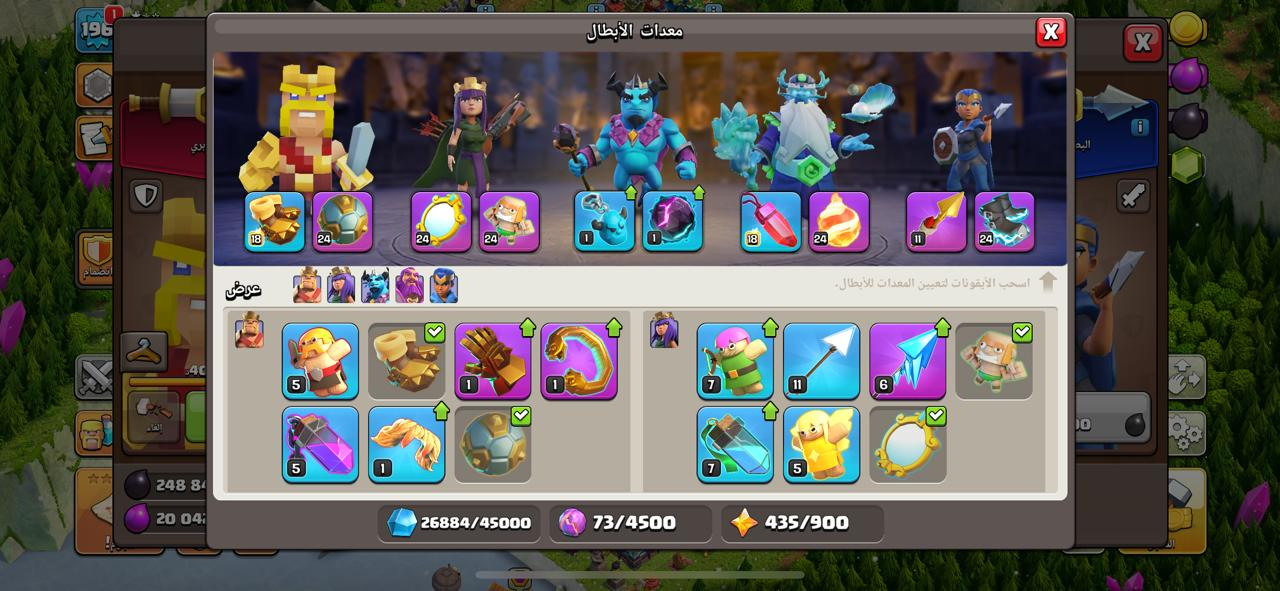Select the equipped Earthquake Boots slot
This screenshot has width=1280, height=591.
(275, 221)
